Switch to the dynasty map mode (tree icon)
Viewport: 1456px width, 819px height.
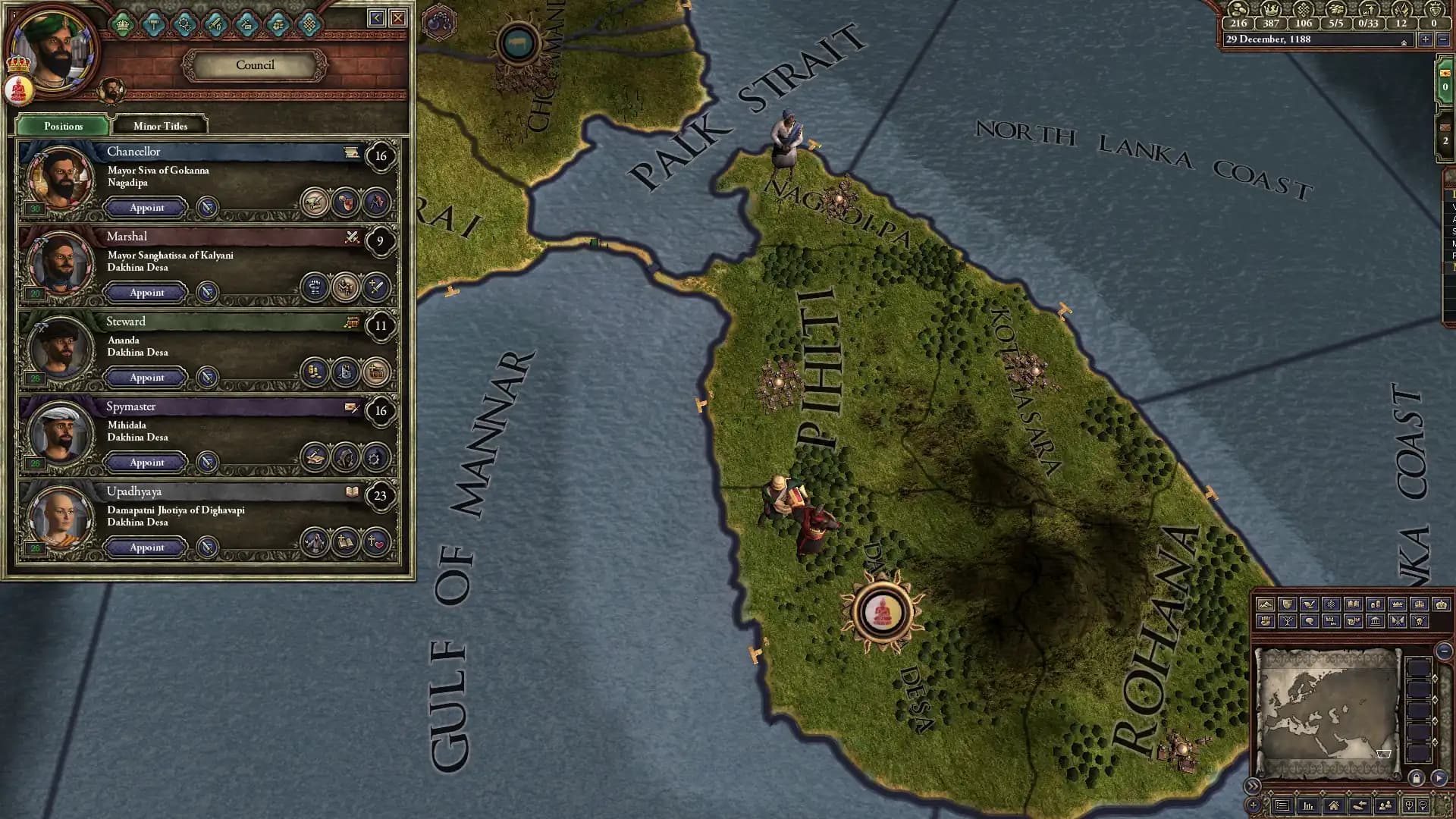(1287, 621)
